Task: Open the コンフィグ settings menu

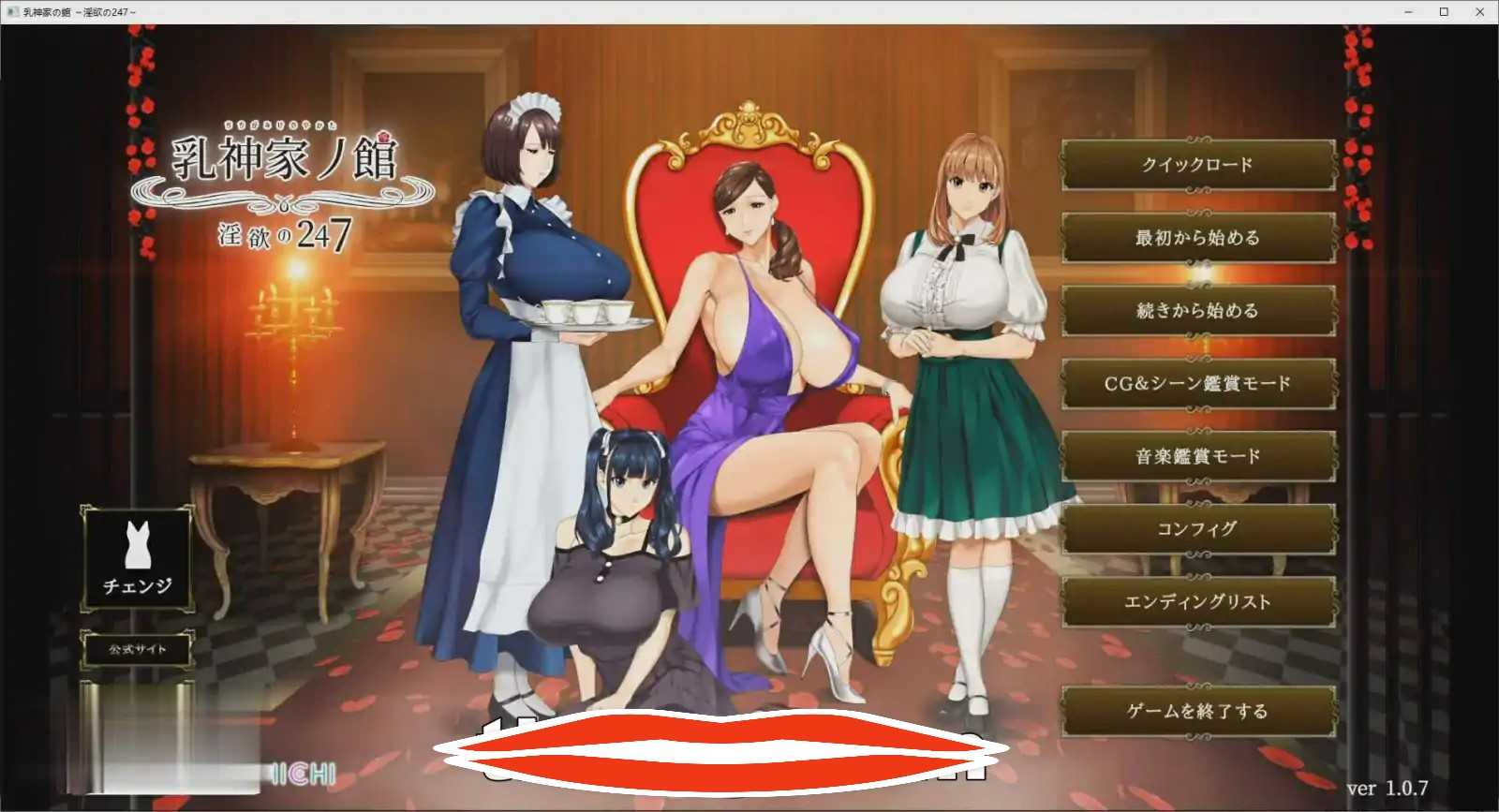Action: (1199, 529)
